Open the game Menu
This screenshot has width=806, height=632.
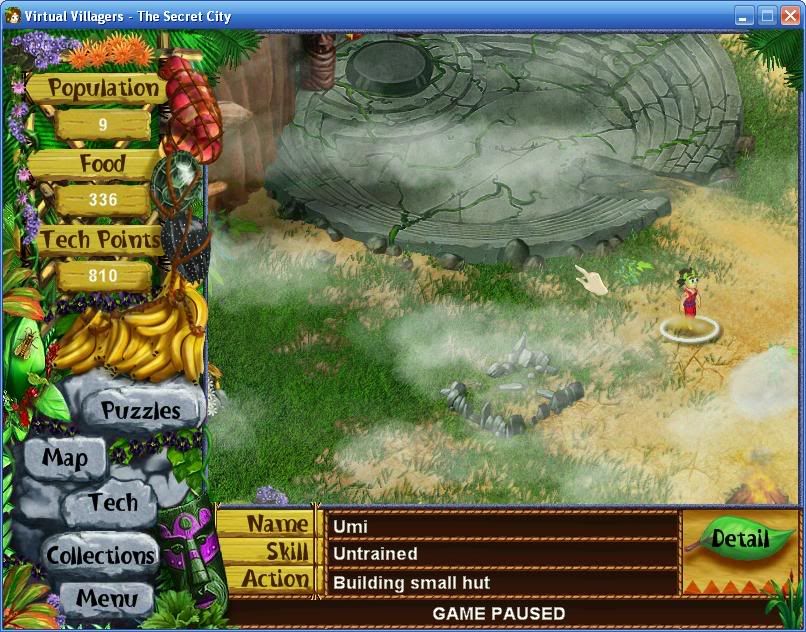[105, 600]
